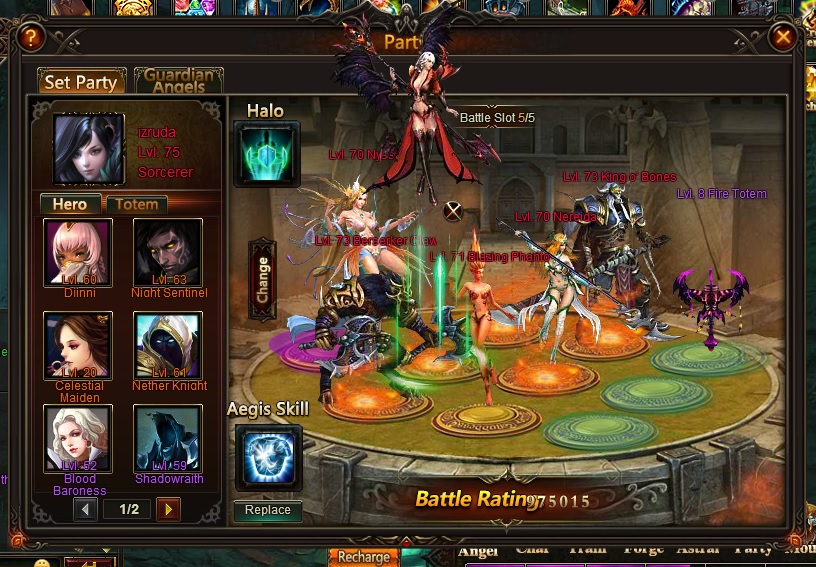The height and width of the screenshot is (567, 816).
Task: Choose the Djinni hero portrait
Action: click(x=78, y=252)
